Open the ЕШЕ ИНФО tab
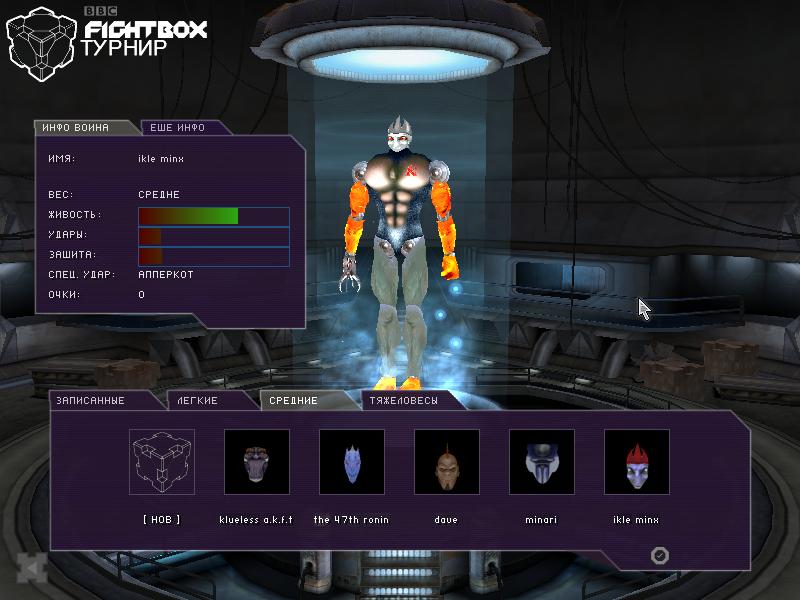The image size is (800, 600). pos(177,128)
